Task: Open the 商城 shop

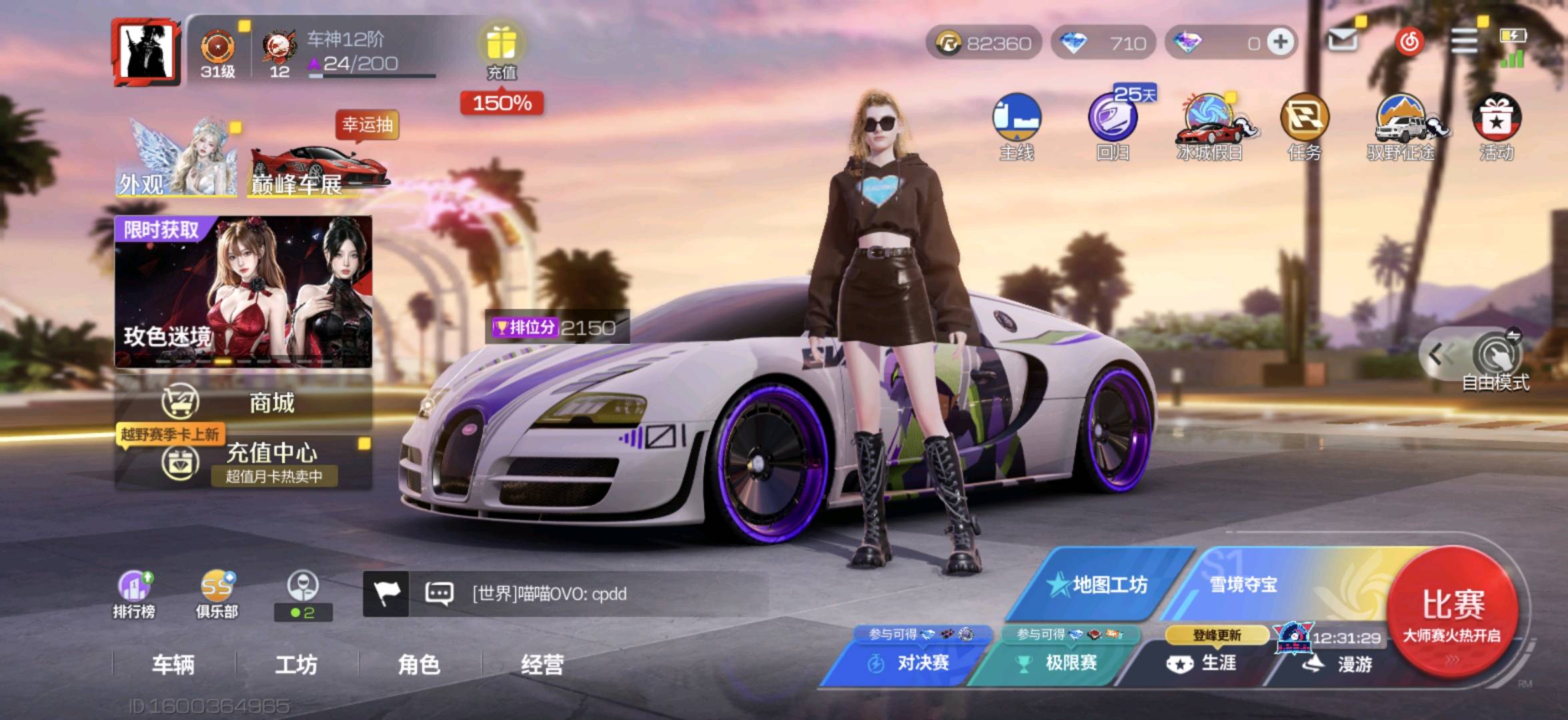Action: pyautogui.click(x=243, y=403)
